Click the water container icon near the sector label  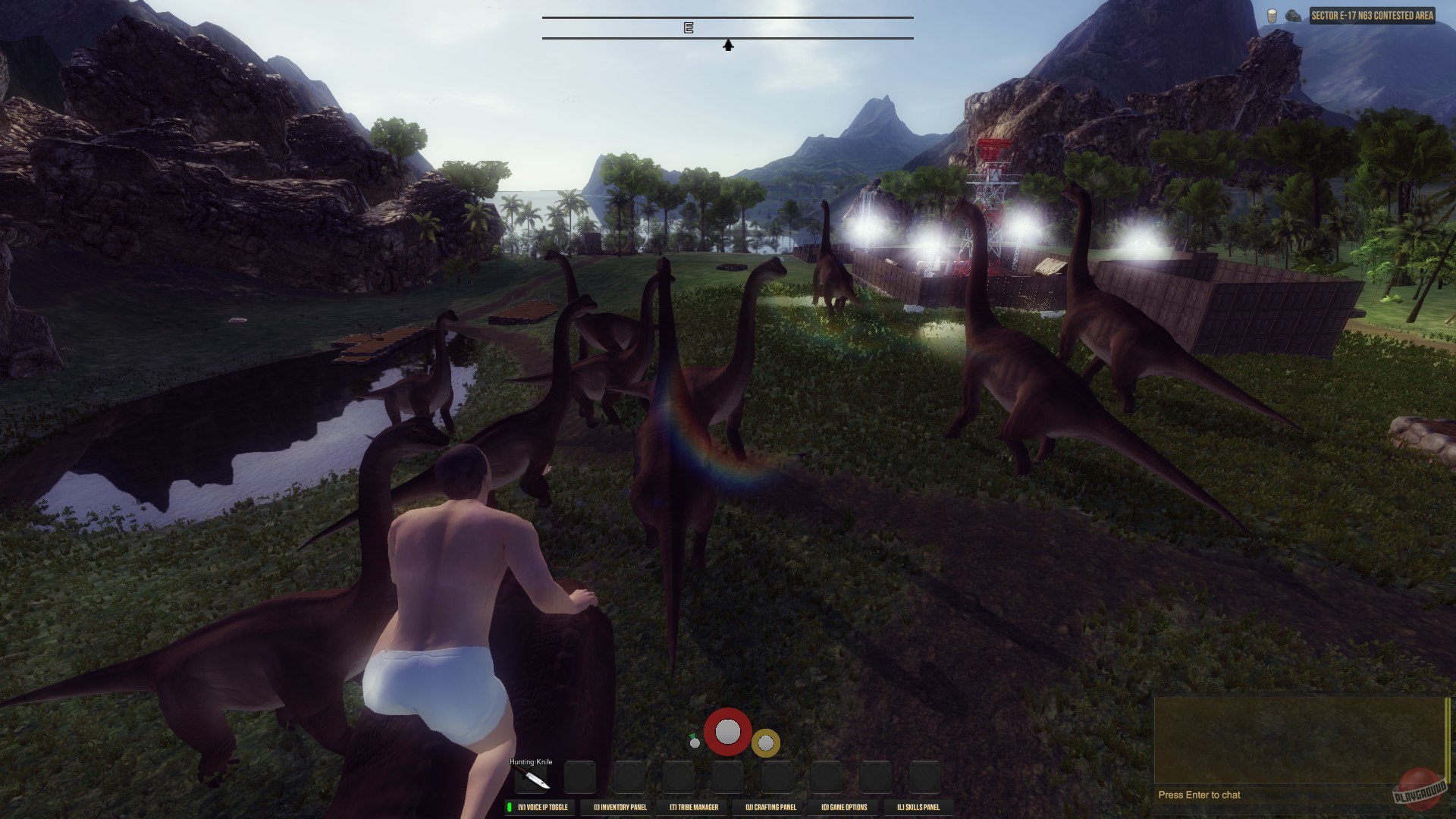[1272, 17]
